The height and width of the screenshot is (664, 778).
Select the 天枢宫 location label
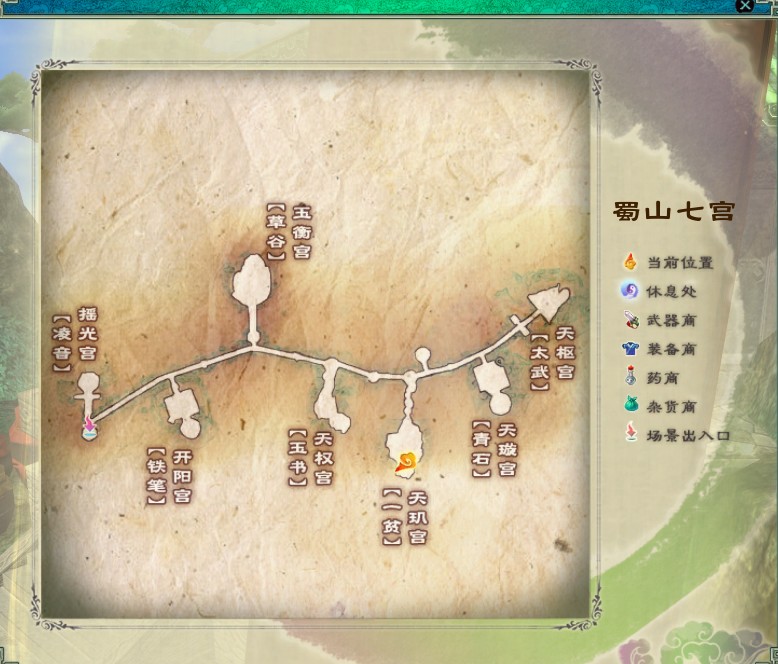(x=565, y=353)
